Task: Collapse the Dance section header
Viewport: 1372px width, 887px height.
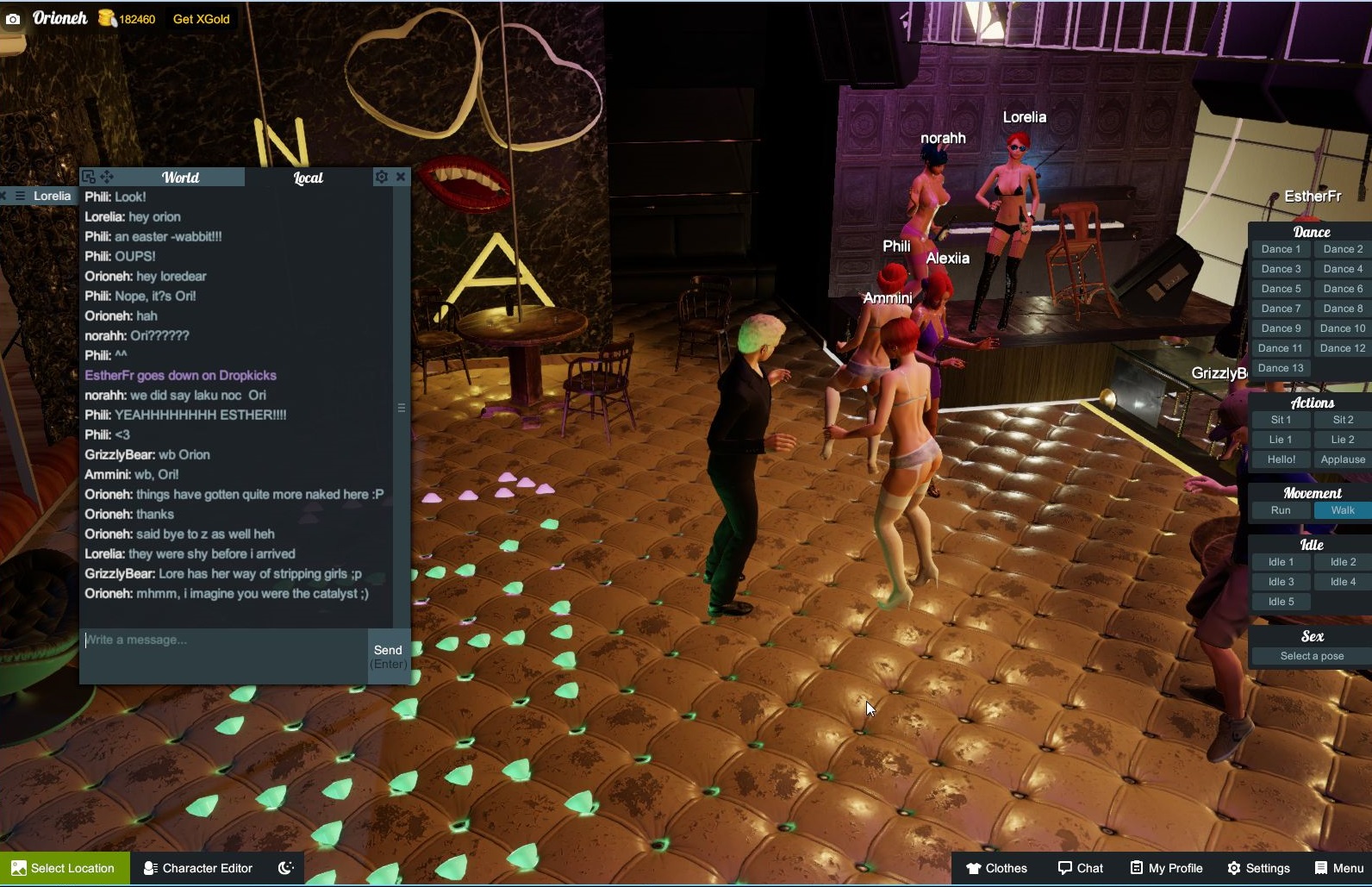Action: point(1310,231)
